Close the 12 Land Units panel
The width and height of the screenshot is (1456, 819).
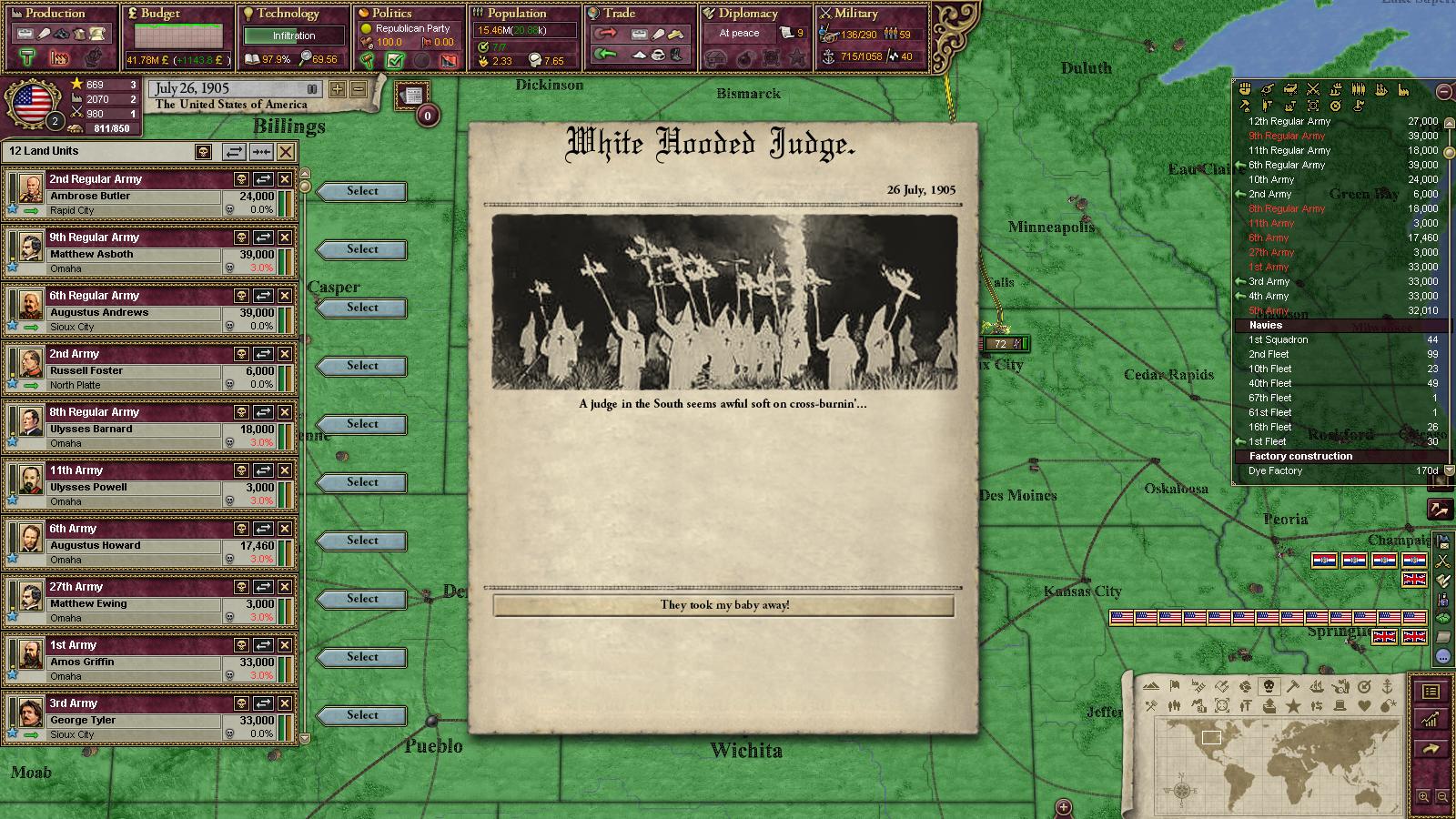pyautogui.click(x=286, y=152)
